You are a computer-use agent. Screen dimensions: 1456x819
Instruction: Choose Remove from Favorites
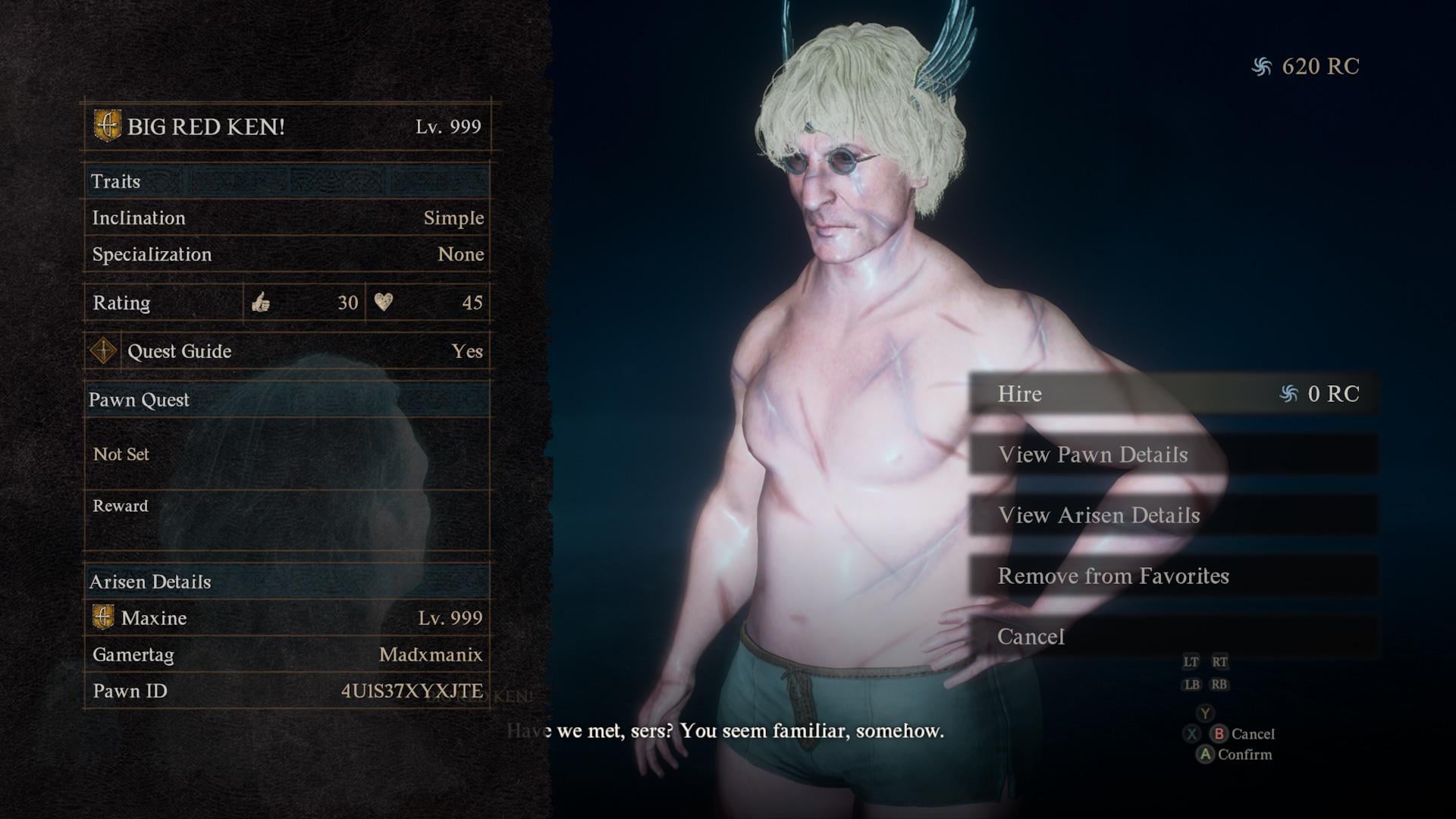1172,576
